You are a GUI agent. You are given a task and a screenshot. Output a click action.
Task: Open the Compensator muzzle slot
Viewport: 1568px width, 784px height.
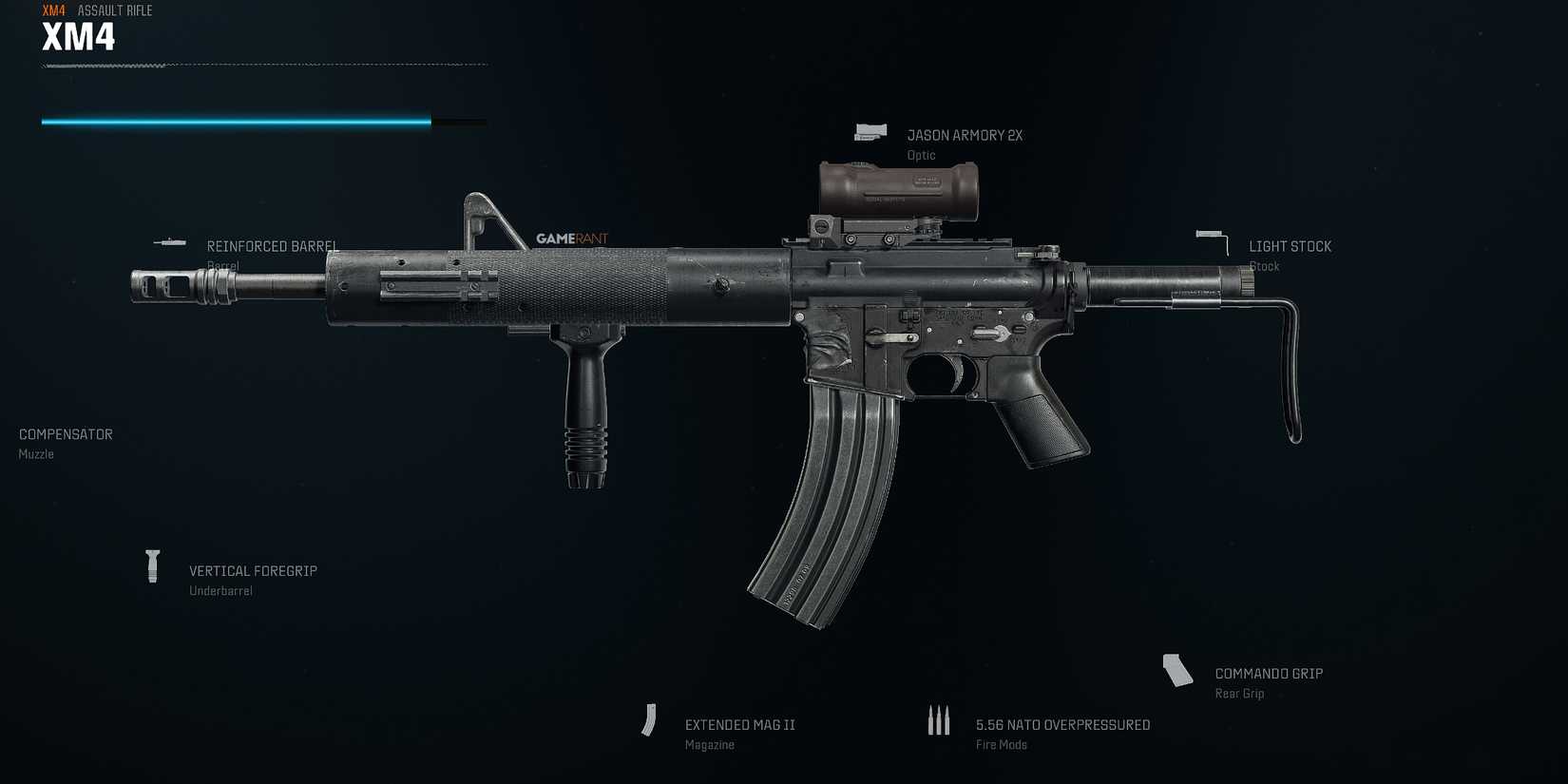click(x=65, y=434)
